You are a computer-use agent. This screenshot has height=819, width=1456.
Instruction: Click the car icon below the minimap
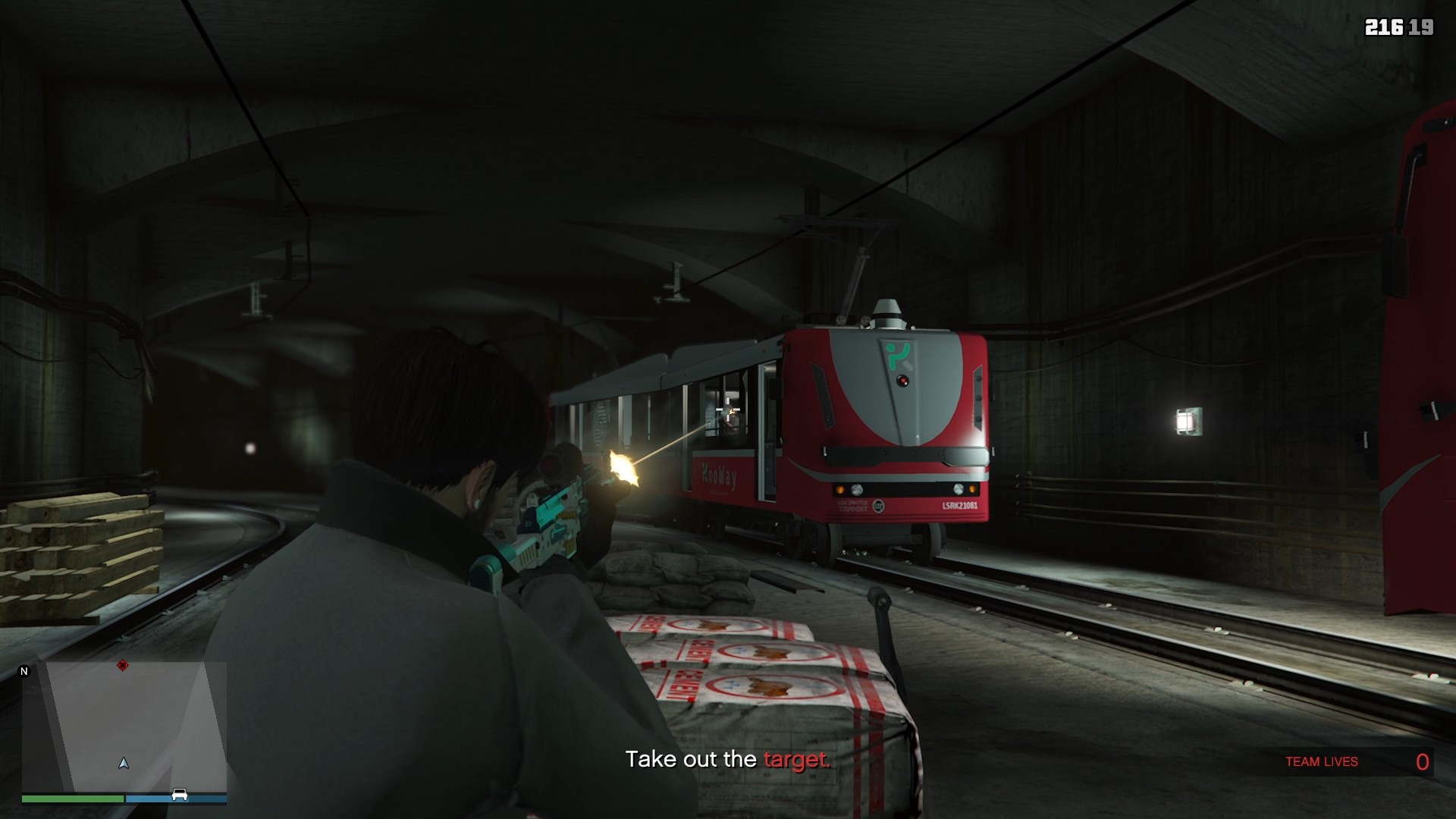pos(180,795)
